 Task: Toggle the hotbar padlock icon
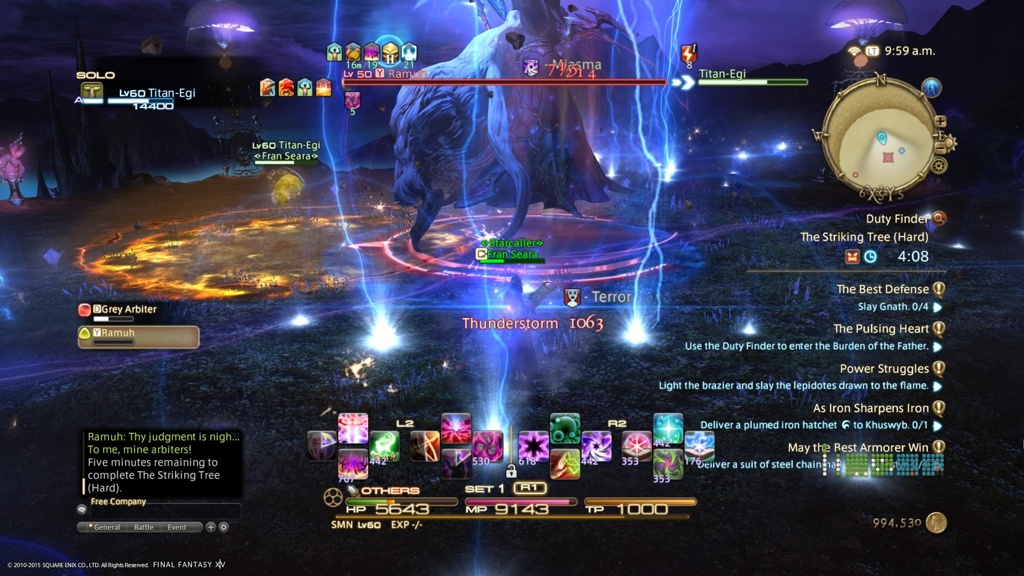[511, 470]
